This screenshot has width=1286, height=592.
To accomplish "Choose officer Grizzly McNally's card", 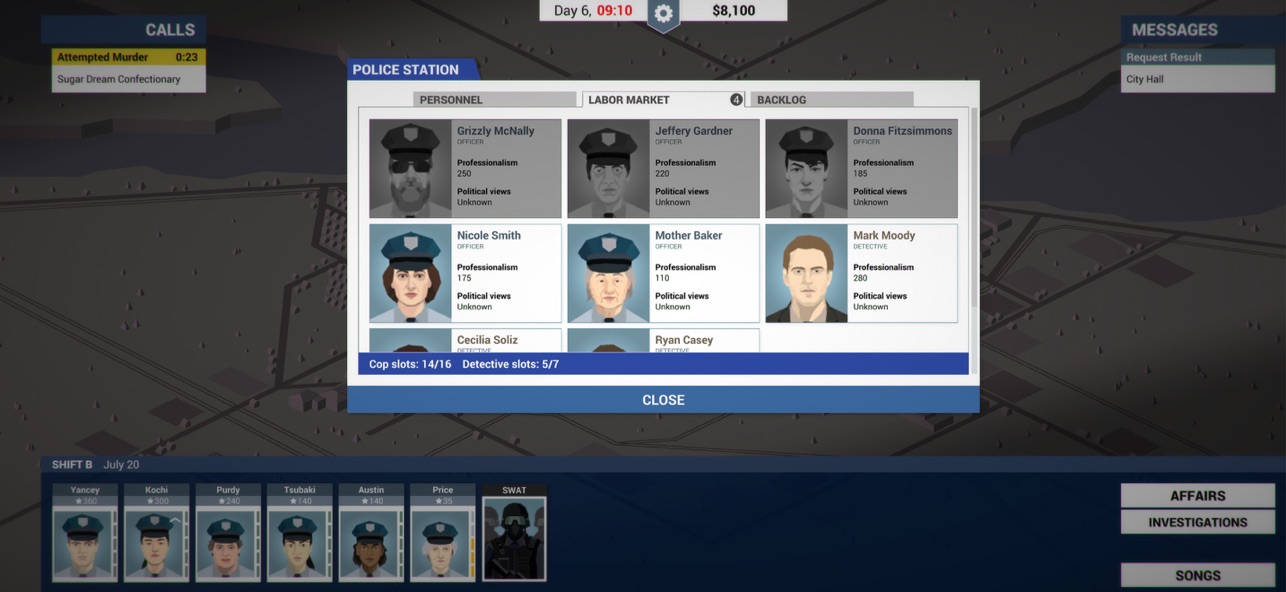I will (465, 169).
